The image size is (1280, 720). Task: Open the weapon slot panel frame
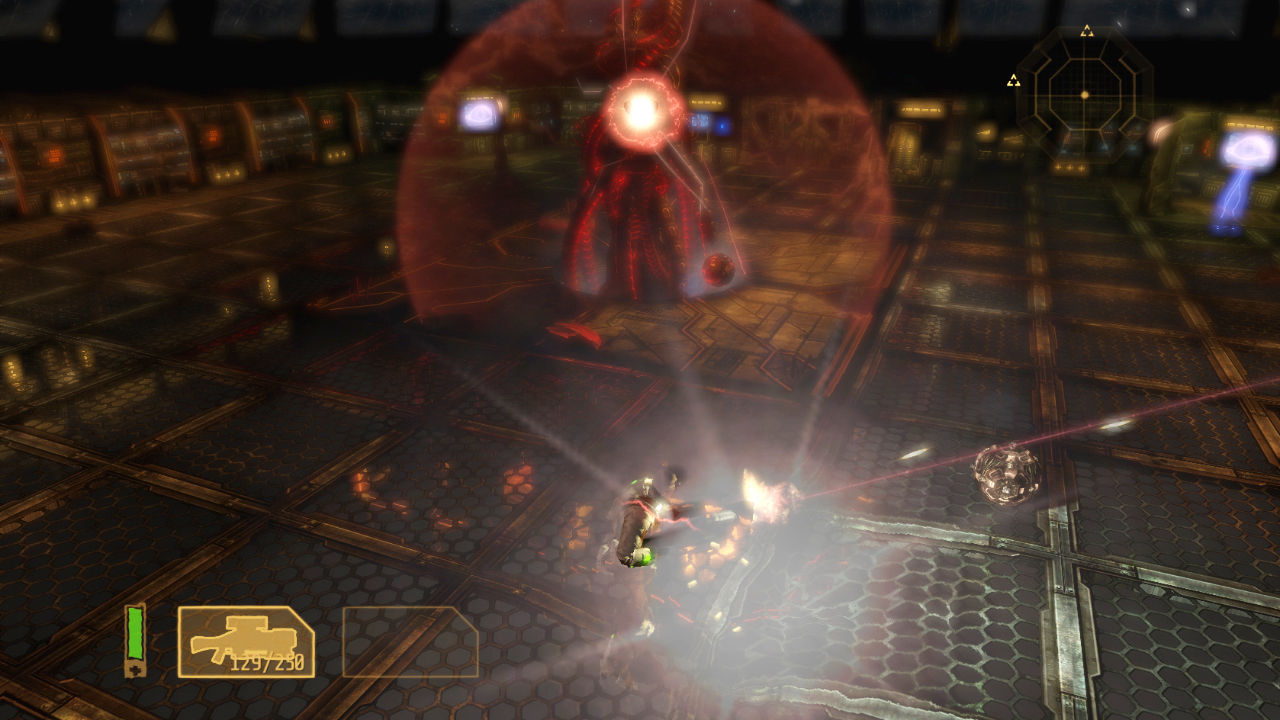[x=248, y=640]
